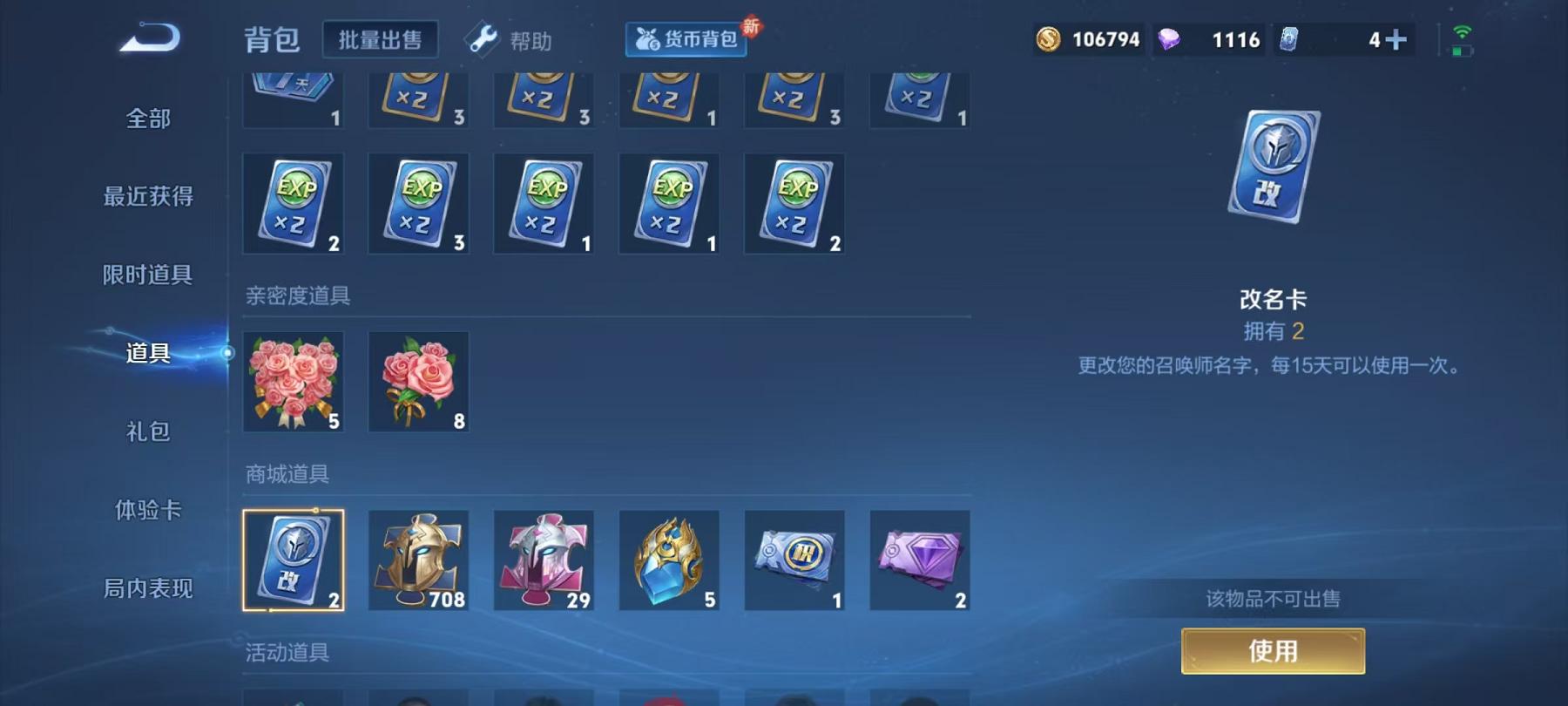Select the 改名卡 rename card item
1568x706 pixels.
tap(294, 560)
